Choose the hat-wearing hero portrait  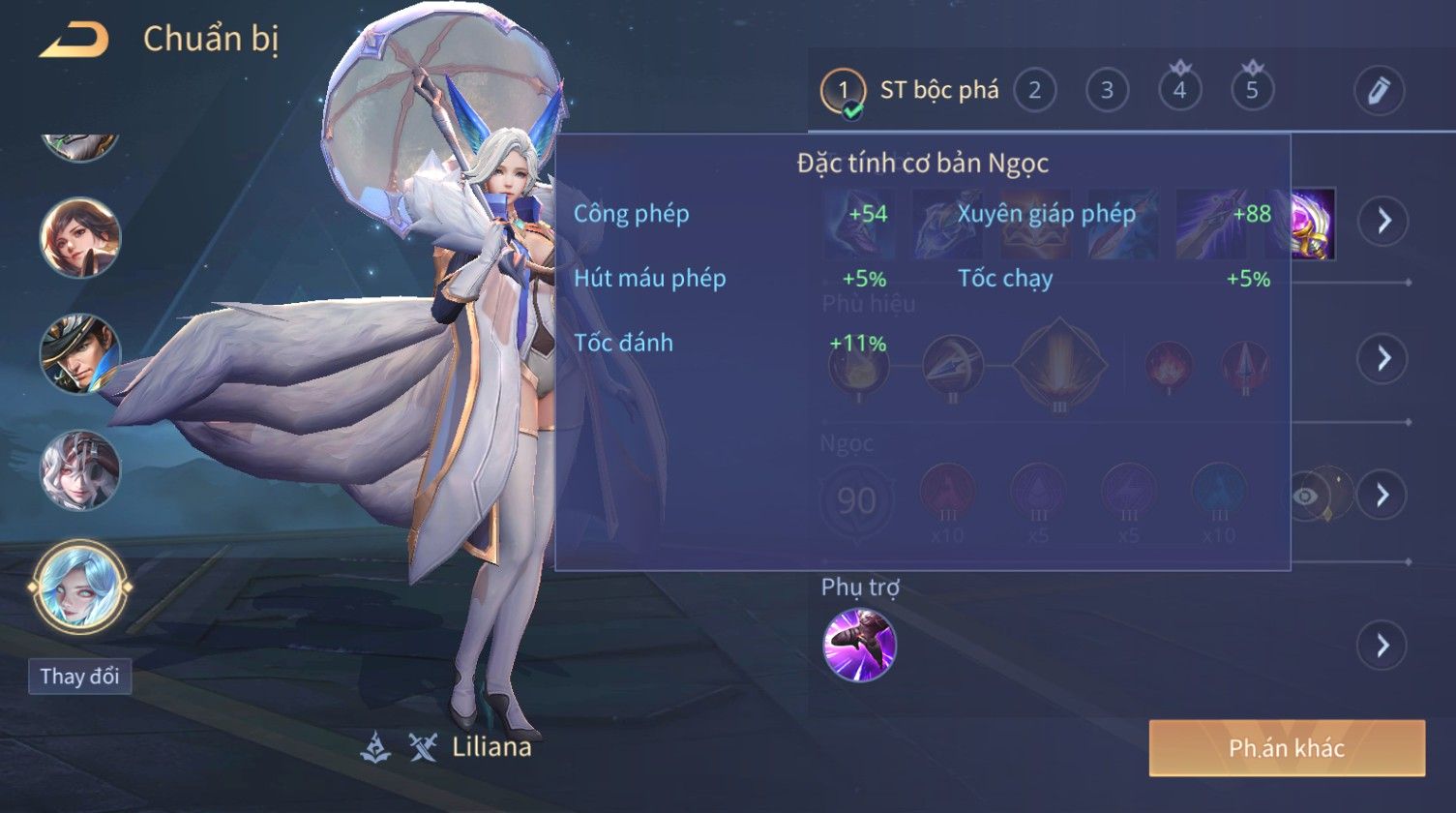(79, 354)
